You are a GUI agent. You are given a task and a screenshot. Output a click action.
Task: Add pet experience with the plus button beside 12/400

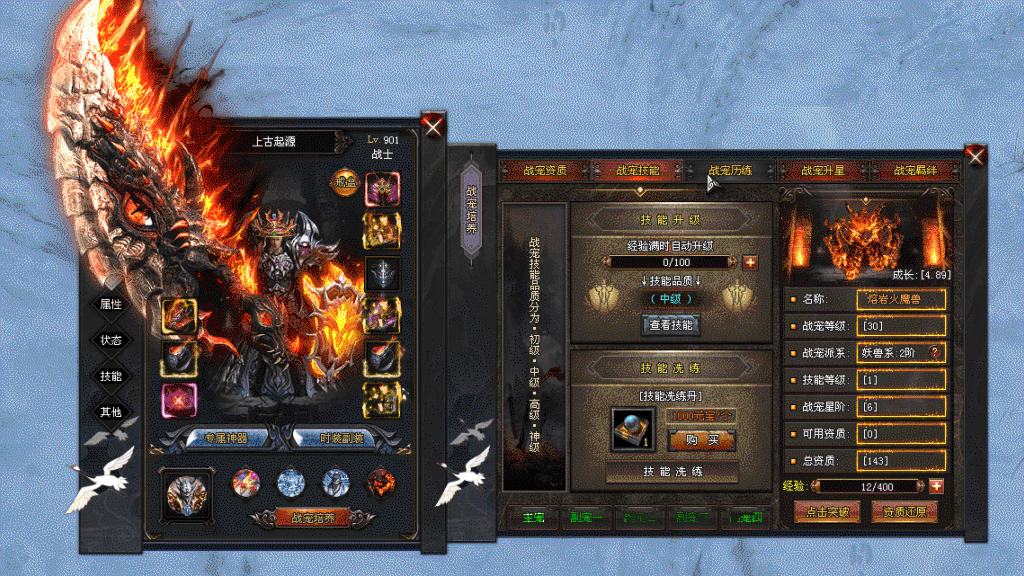pyautogui.click(x=936, y=486)
